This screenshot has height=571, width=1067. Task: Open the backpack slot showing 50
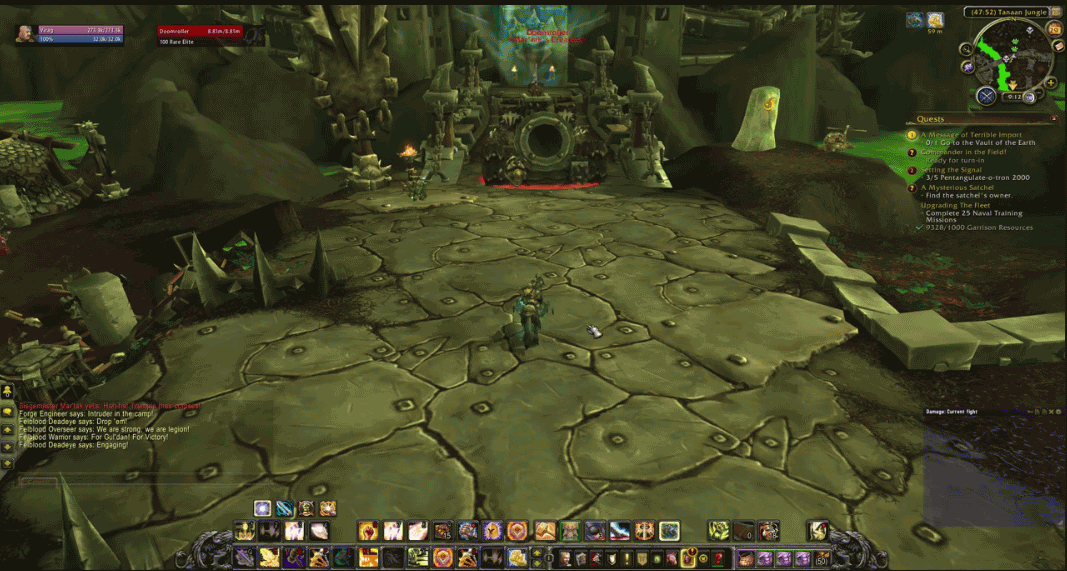pos(822,558)
